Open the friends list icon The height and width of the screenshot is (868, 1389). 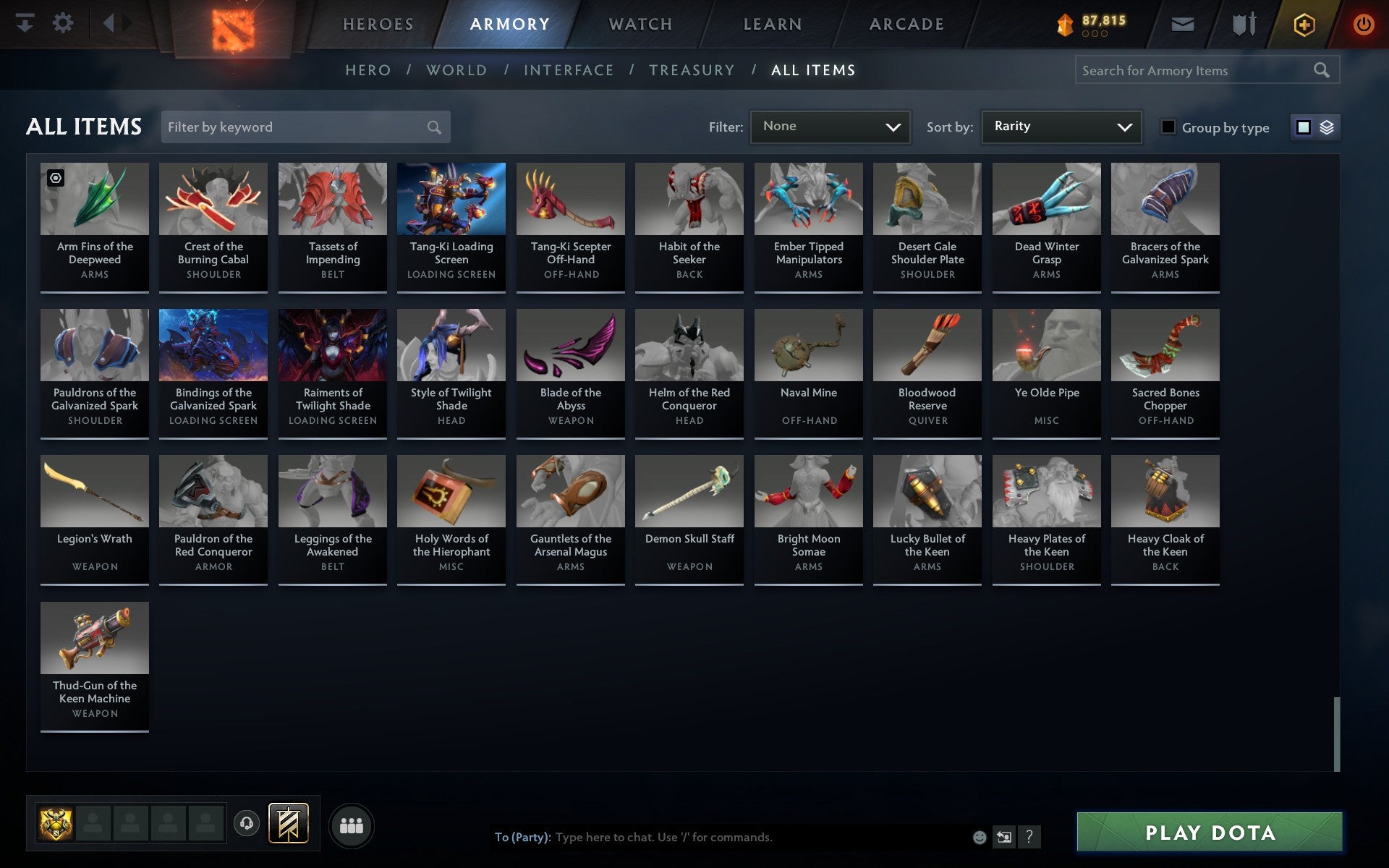352,824
